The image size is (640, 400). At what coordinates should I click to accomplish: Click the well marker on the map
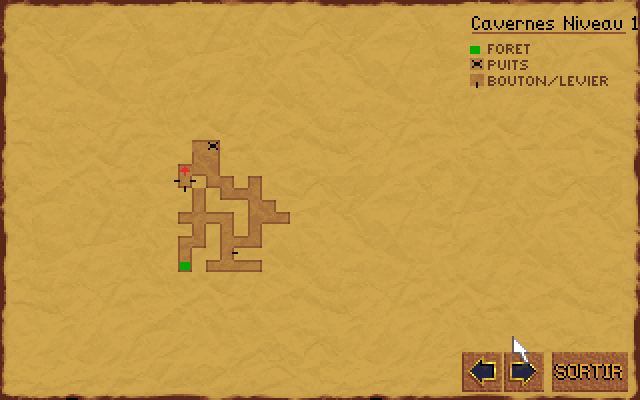point(213,146)
